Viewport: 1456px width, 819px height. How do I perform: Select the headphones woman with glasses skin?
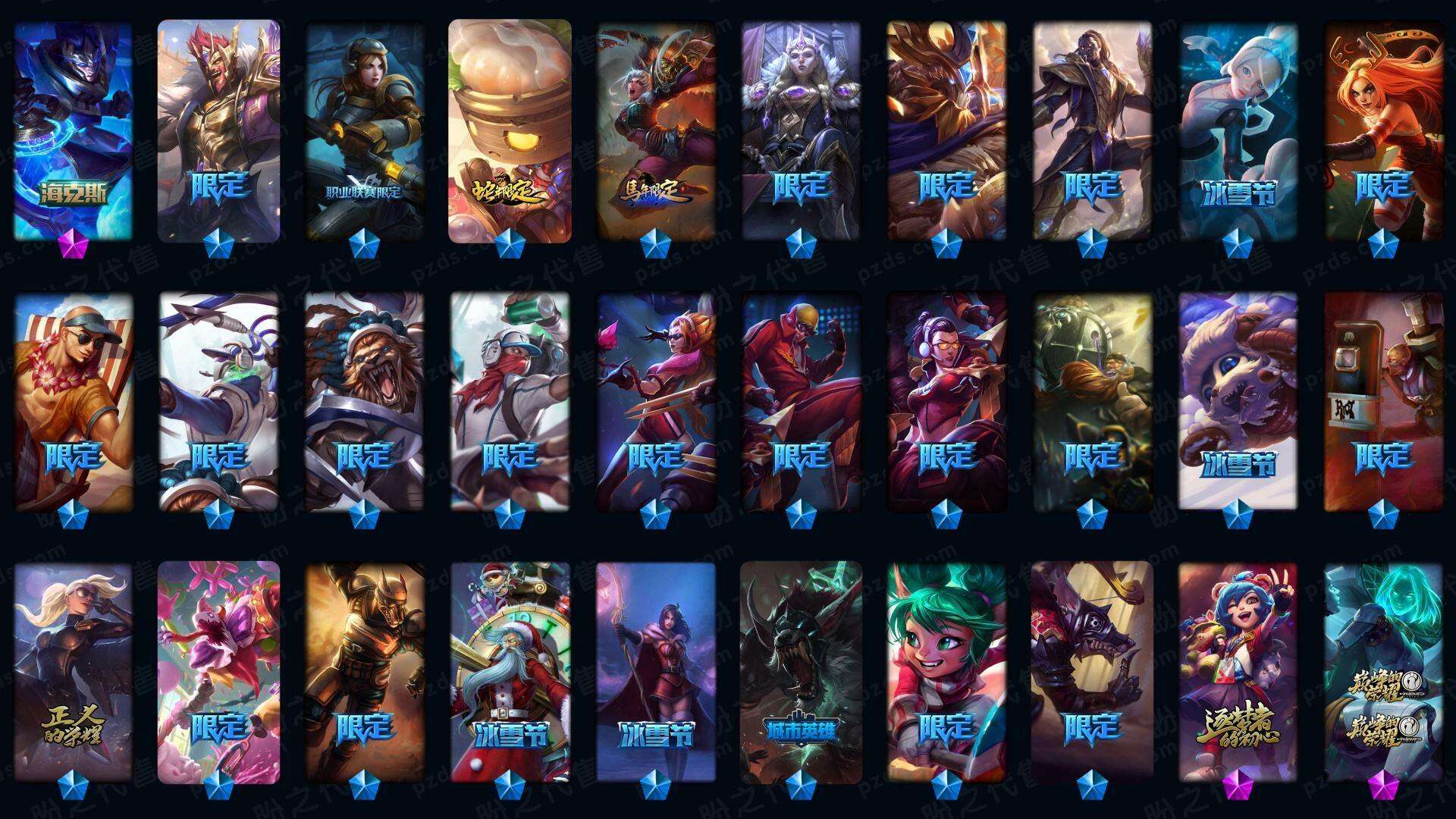pyautogui.click(x=946, y=402)
